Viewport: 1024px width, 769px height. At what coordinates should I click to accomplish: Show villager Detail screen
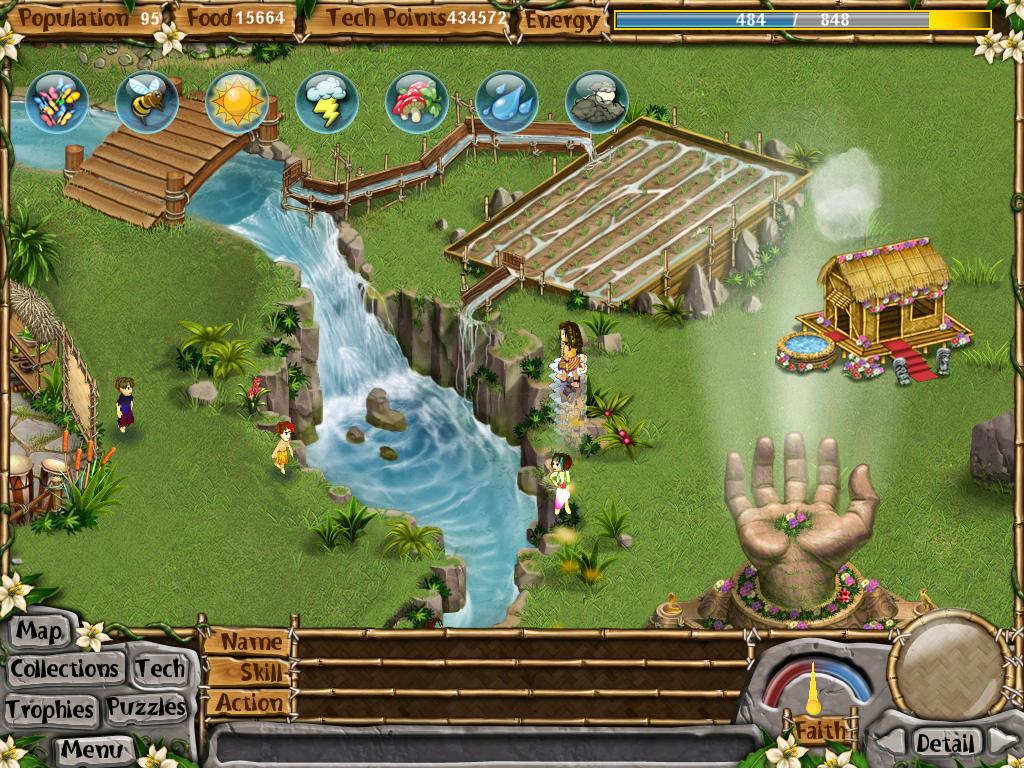click(x=944, y=743)
